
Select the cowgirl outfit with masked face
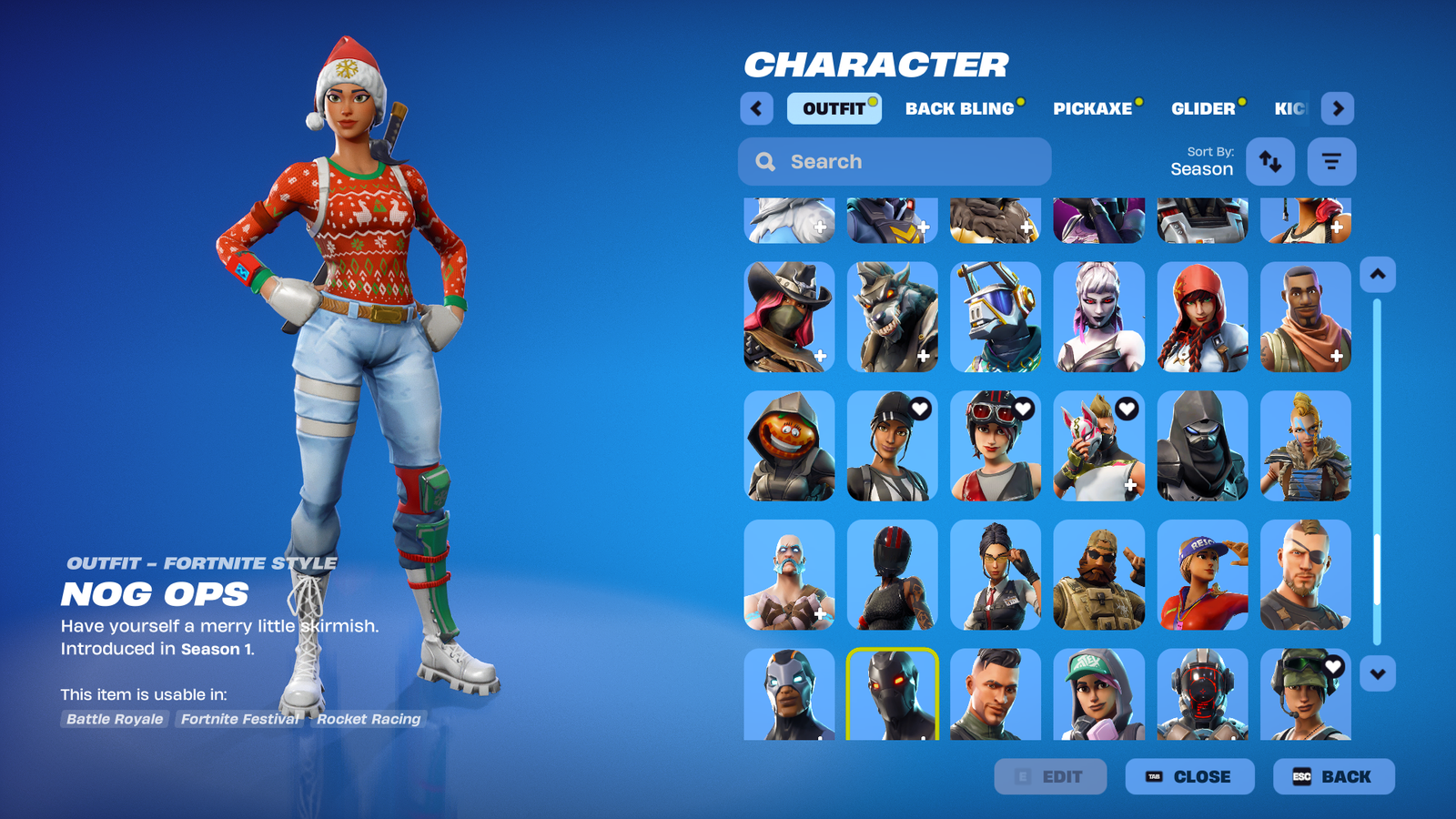pos(789,317)
